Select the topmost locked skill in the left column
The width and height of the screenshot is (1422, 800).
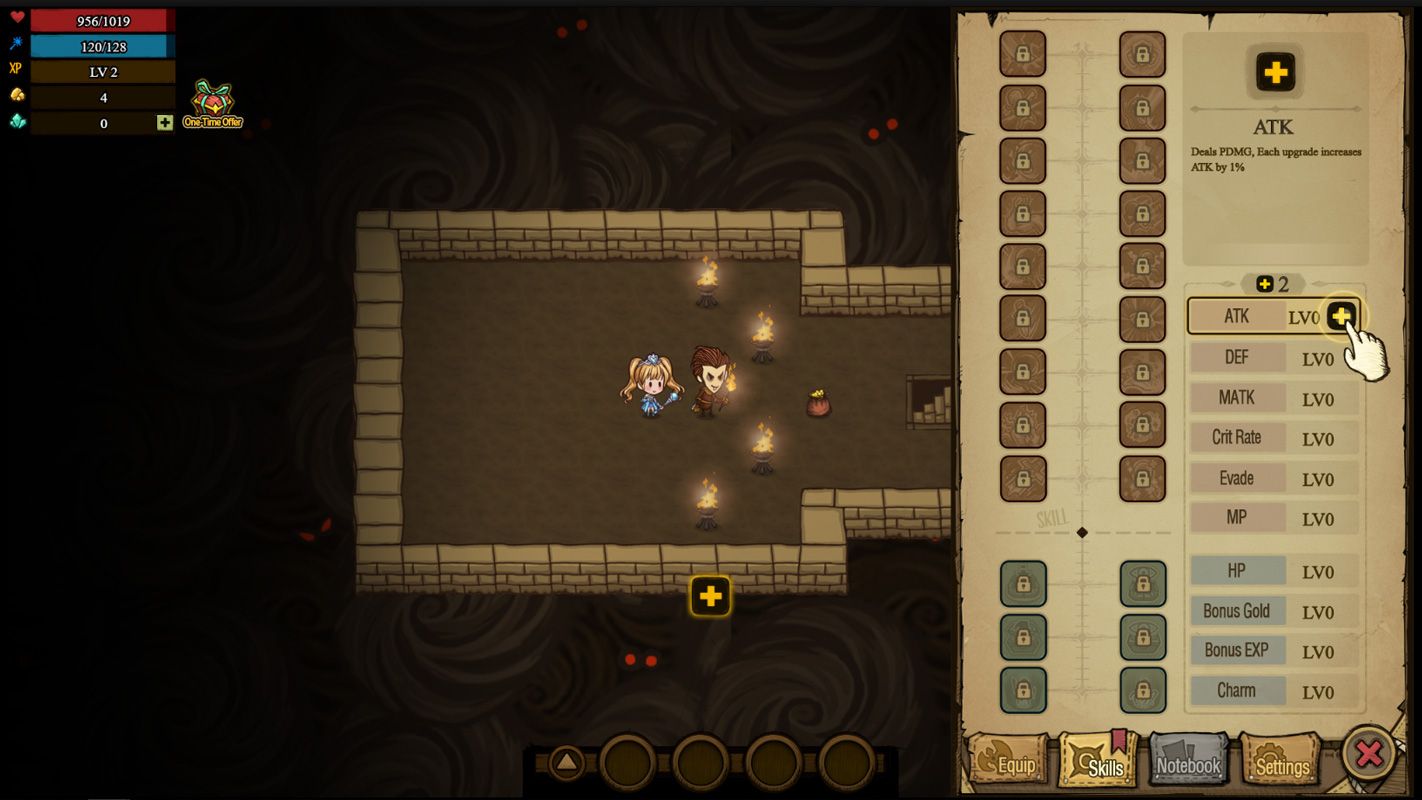(x=1022, y=55)
